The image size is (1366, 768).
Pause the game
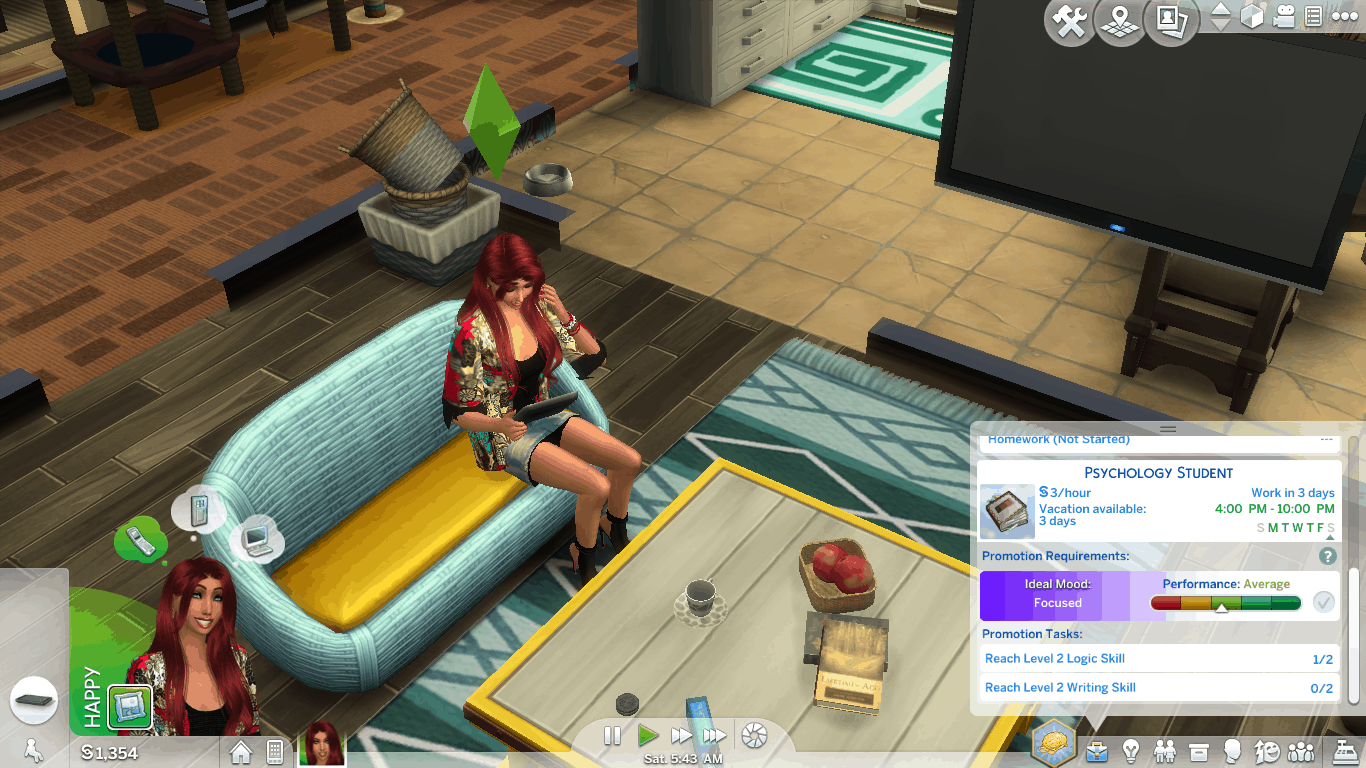613,736
